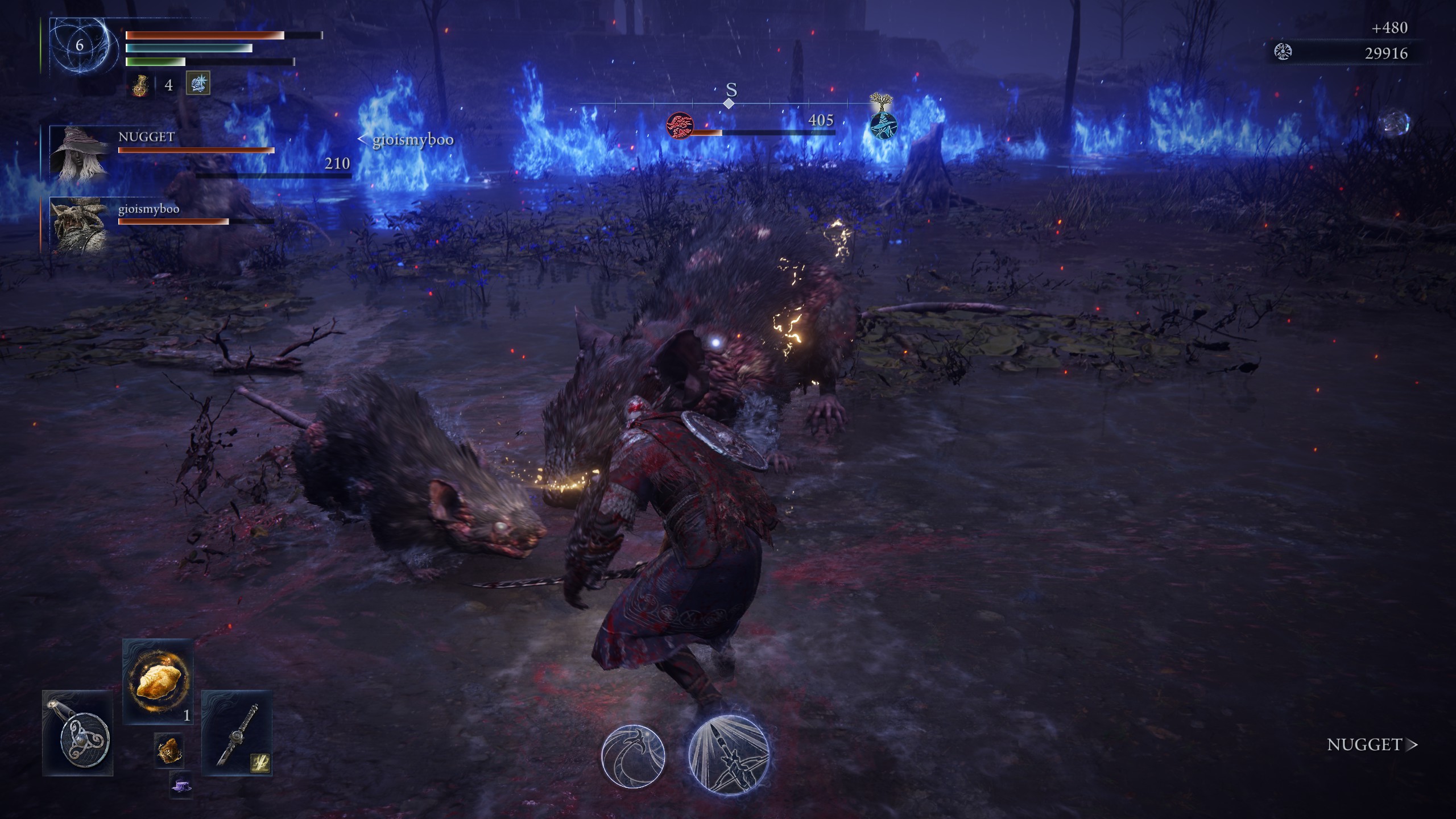Select NUGGET's witch-hat party portrait
Screen dimensions: 1456x819
click(x=80, y=152)
